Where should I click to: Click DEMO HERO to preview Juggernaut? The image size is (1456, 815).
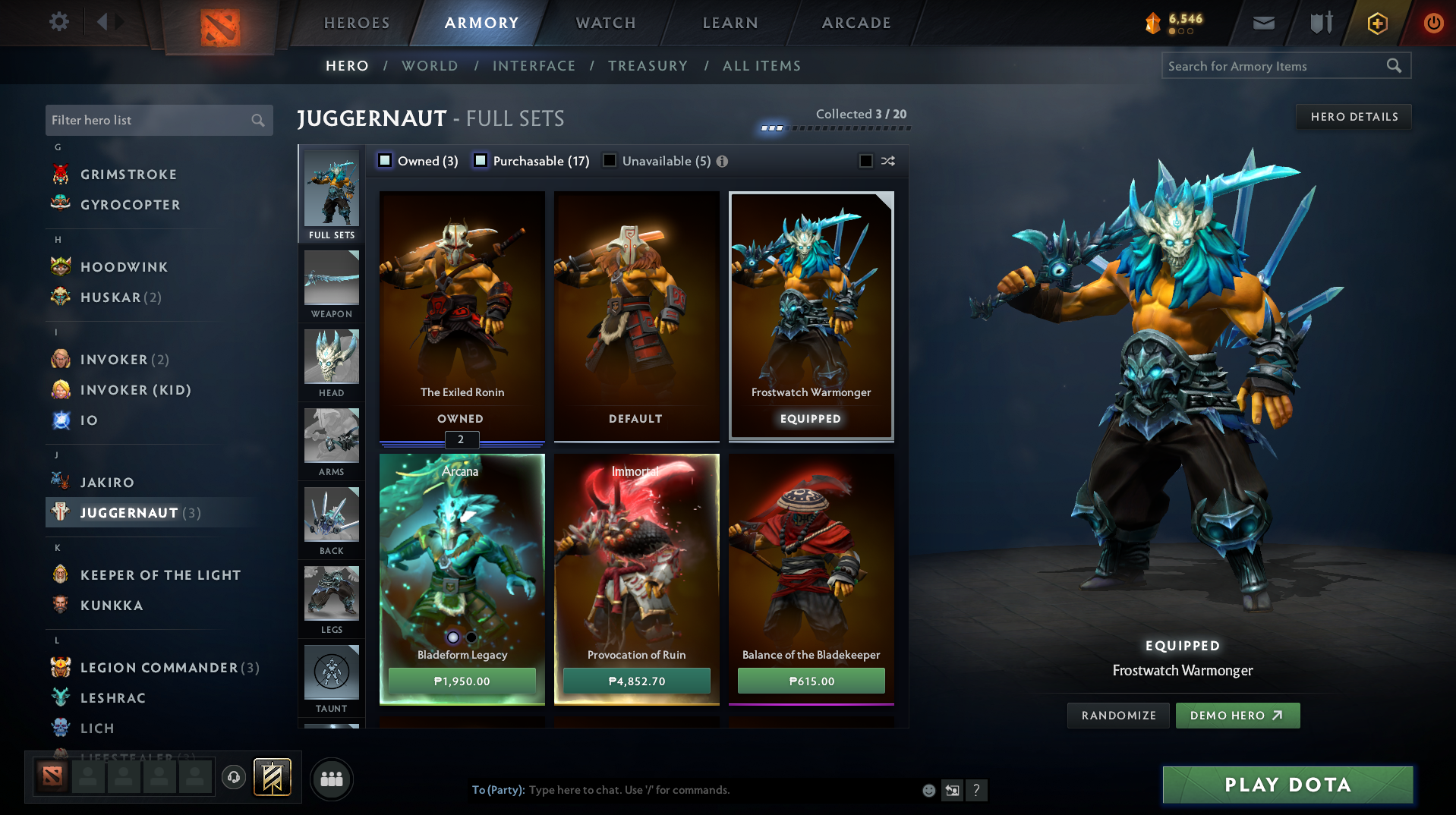[1237, 715]
